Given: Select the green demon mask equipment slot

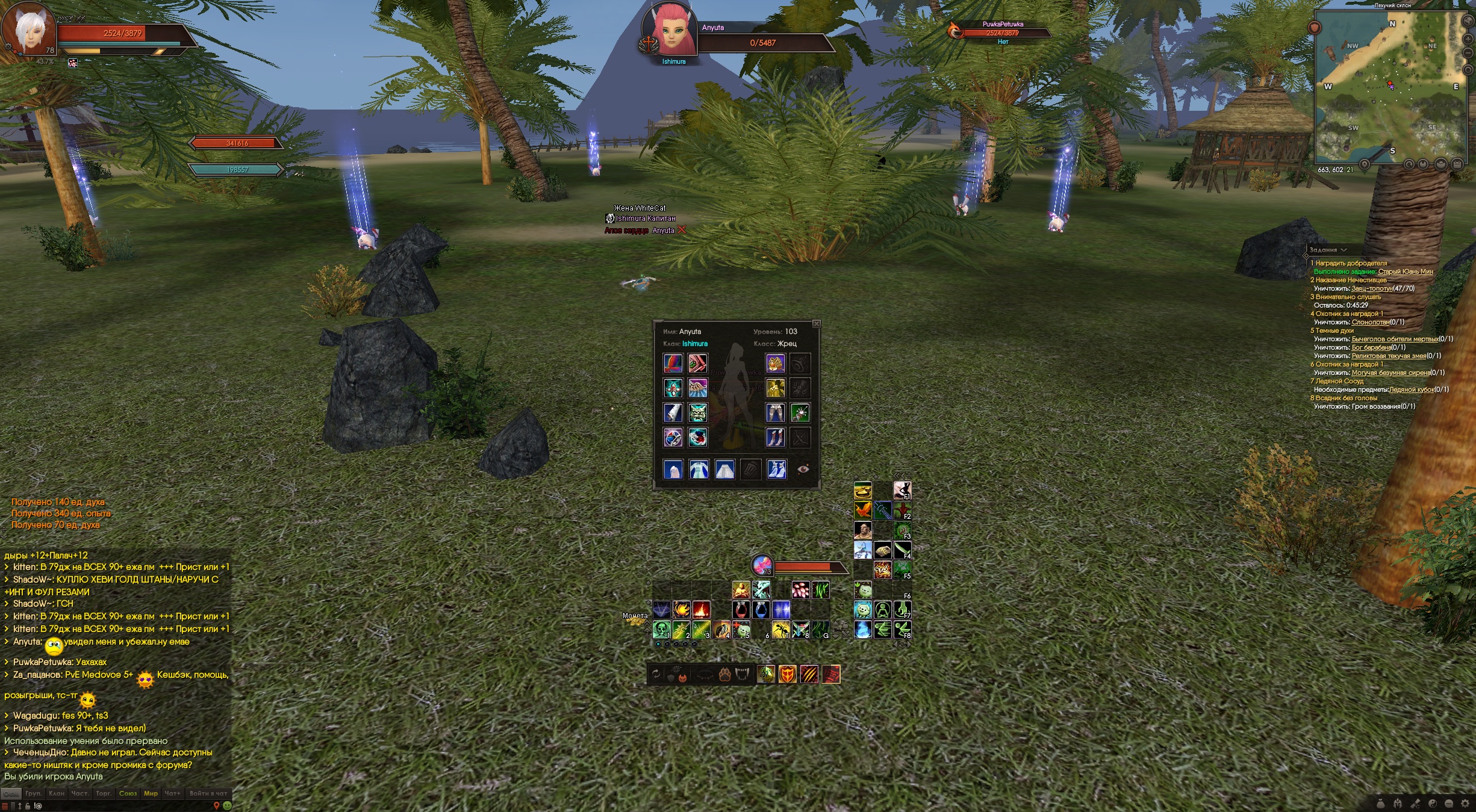Looking at the screenshot, I should coord(698,413).
